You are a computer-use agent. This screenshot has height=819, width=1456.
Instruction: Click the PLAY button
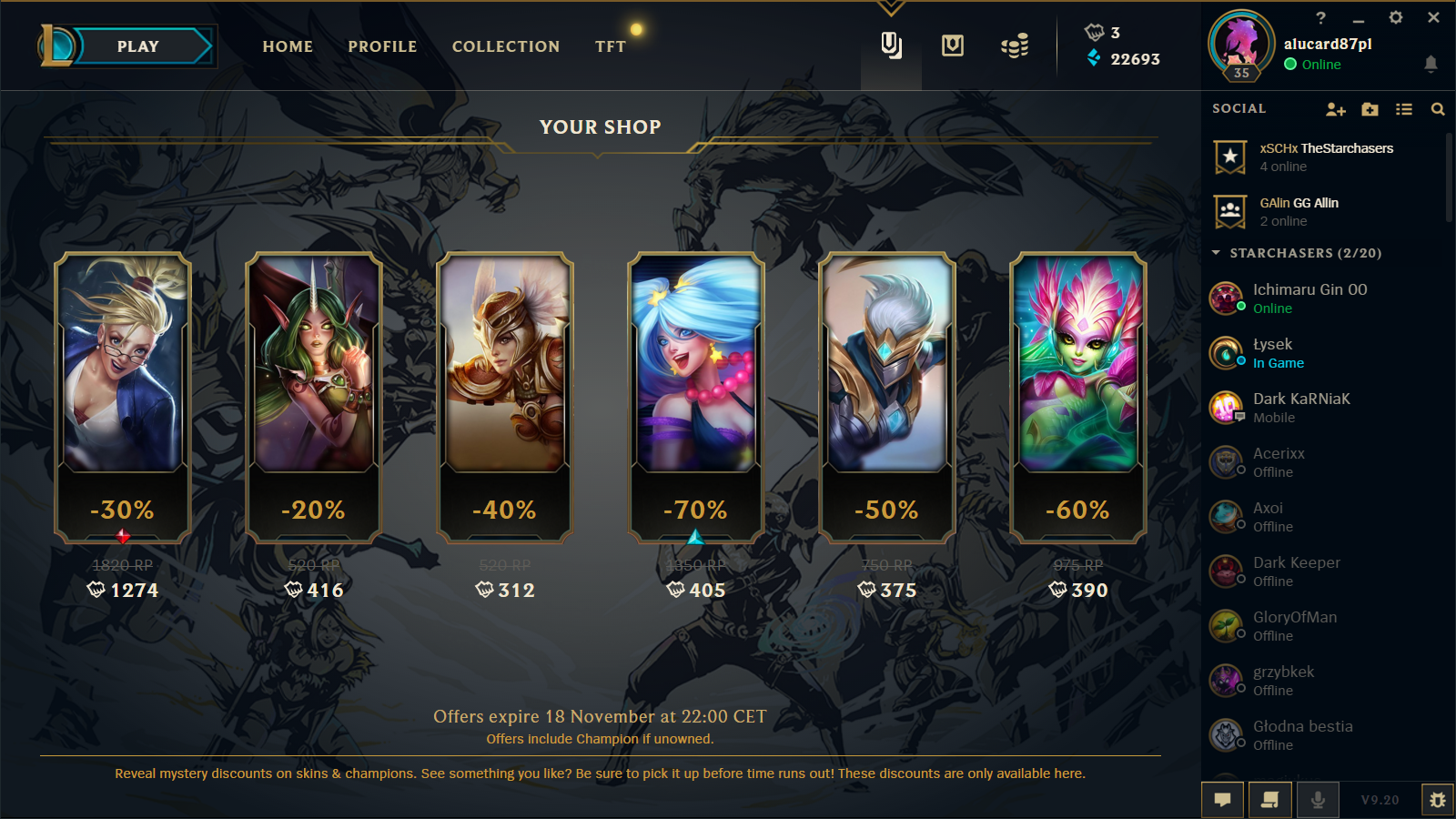coord(137,46)
